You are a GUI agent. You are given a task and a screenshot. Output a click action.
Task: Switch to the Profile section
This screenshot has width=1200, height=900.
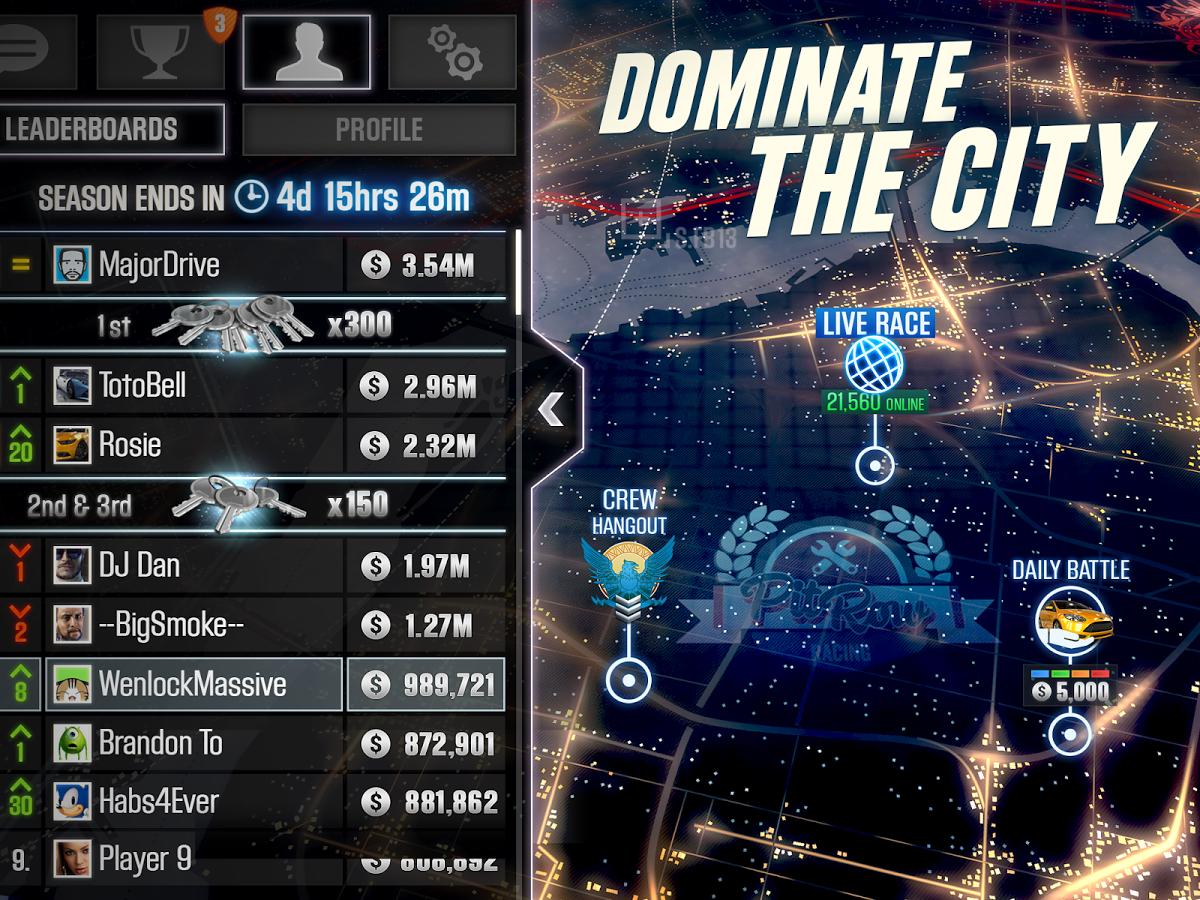[x=379, y=130]
